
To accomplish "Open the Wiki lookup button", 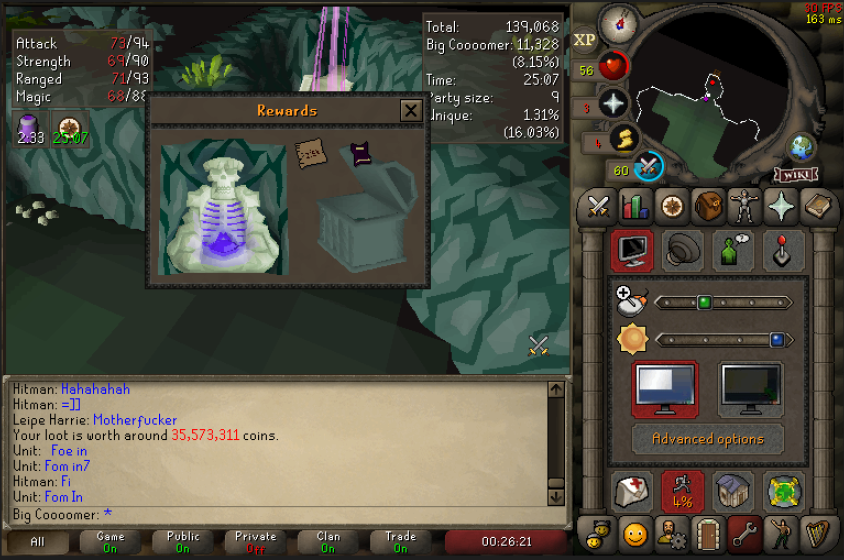I will 795,175.
